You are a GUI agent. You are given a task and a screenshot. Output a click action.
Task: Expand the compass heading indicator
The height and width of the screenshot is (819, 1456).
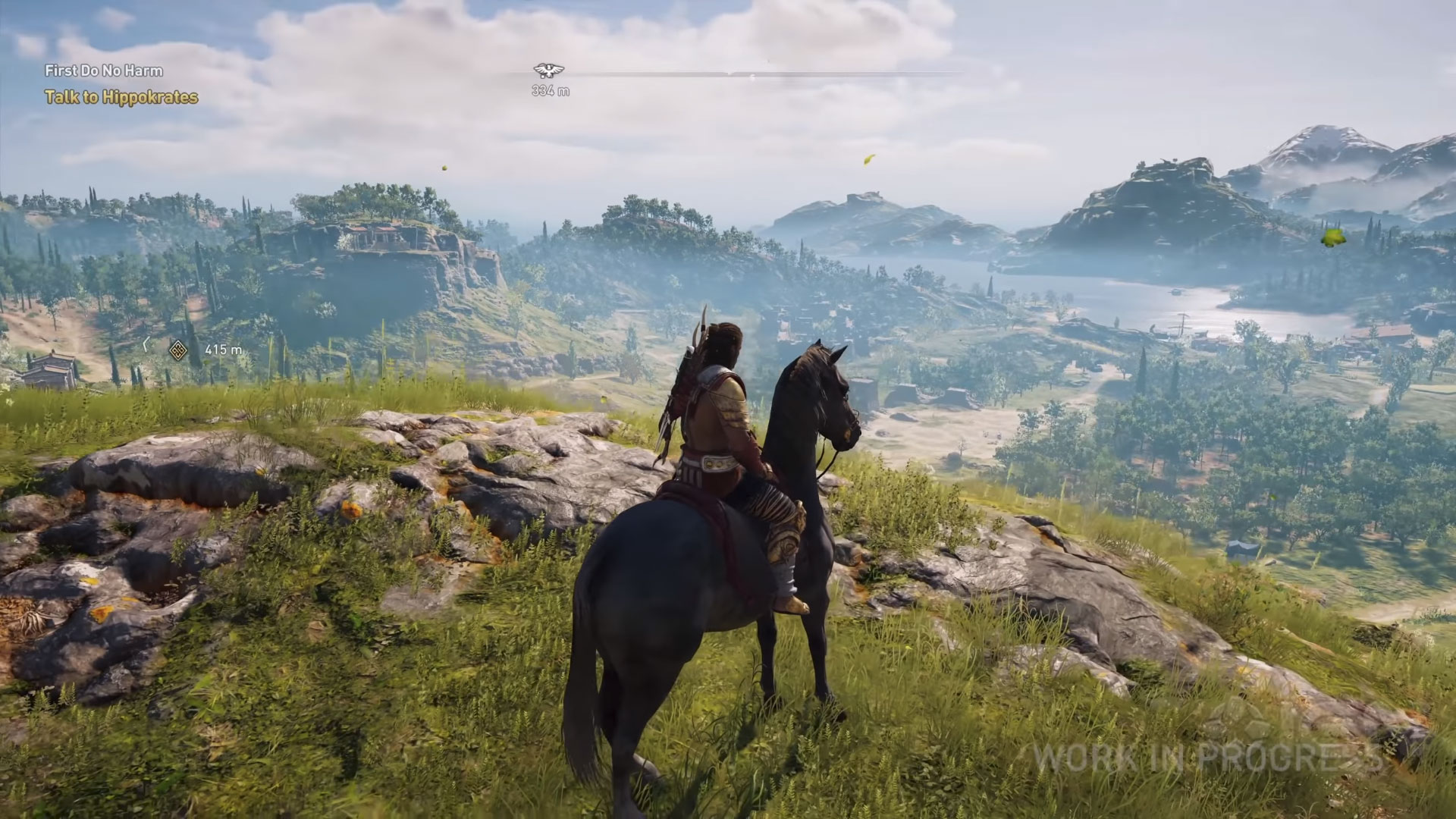coord(758,72)
